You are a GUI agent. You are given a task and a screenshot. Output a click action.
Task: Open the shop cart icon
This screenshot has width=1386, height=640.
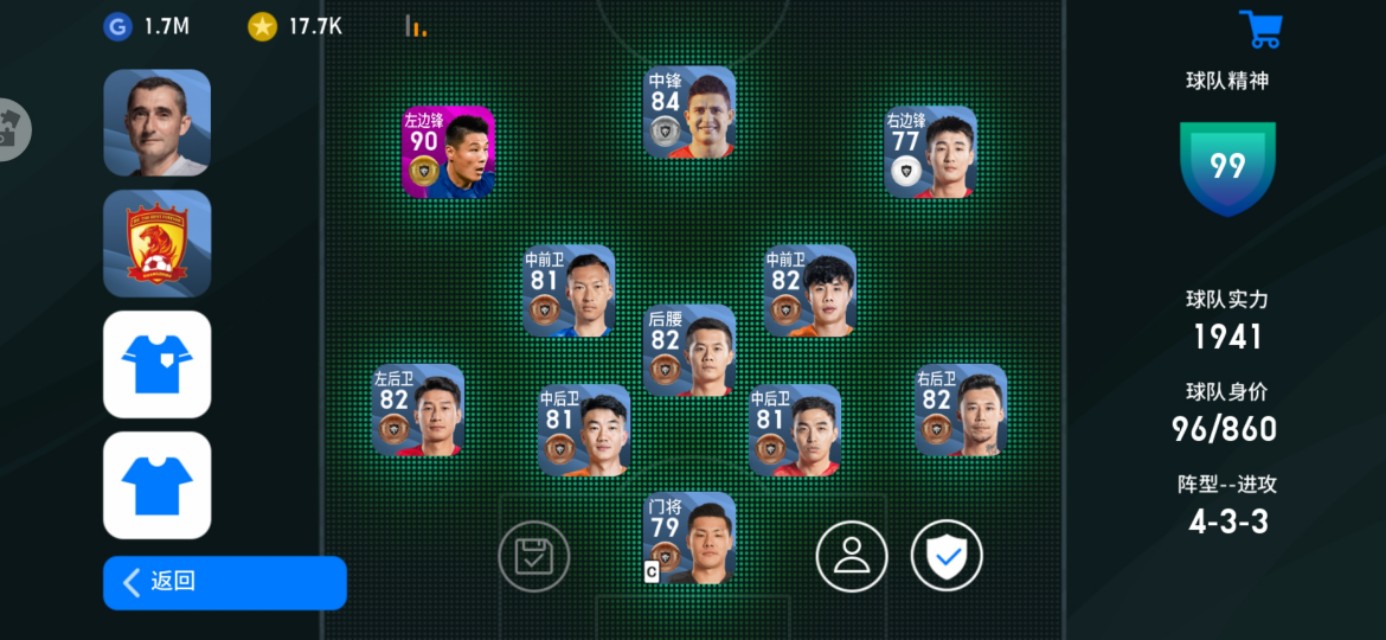(1260, 28)
